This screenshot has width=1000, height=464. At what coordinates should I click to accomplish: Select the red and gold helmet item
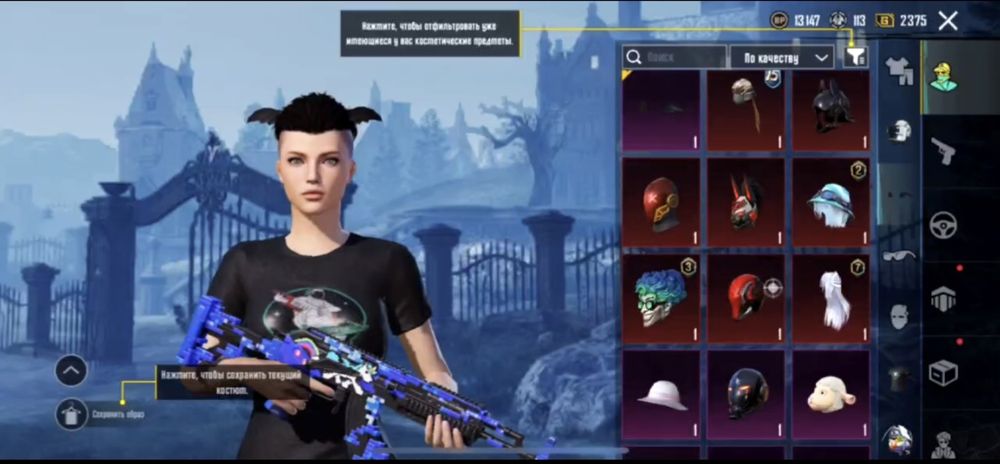tap(661, 202)
